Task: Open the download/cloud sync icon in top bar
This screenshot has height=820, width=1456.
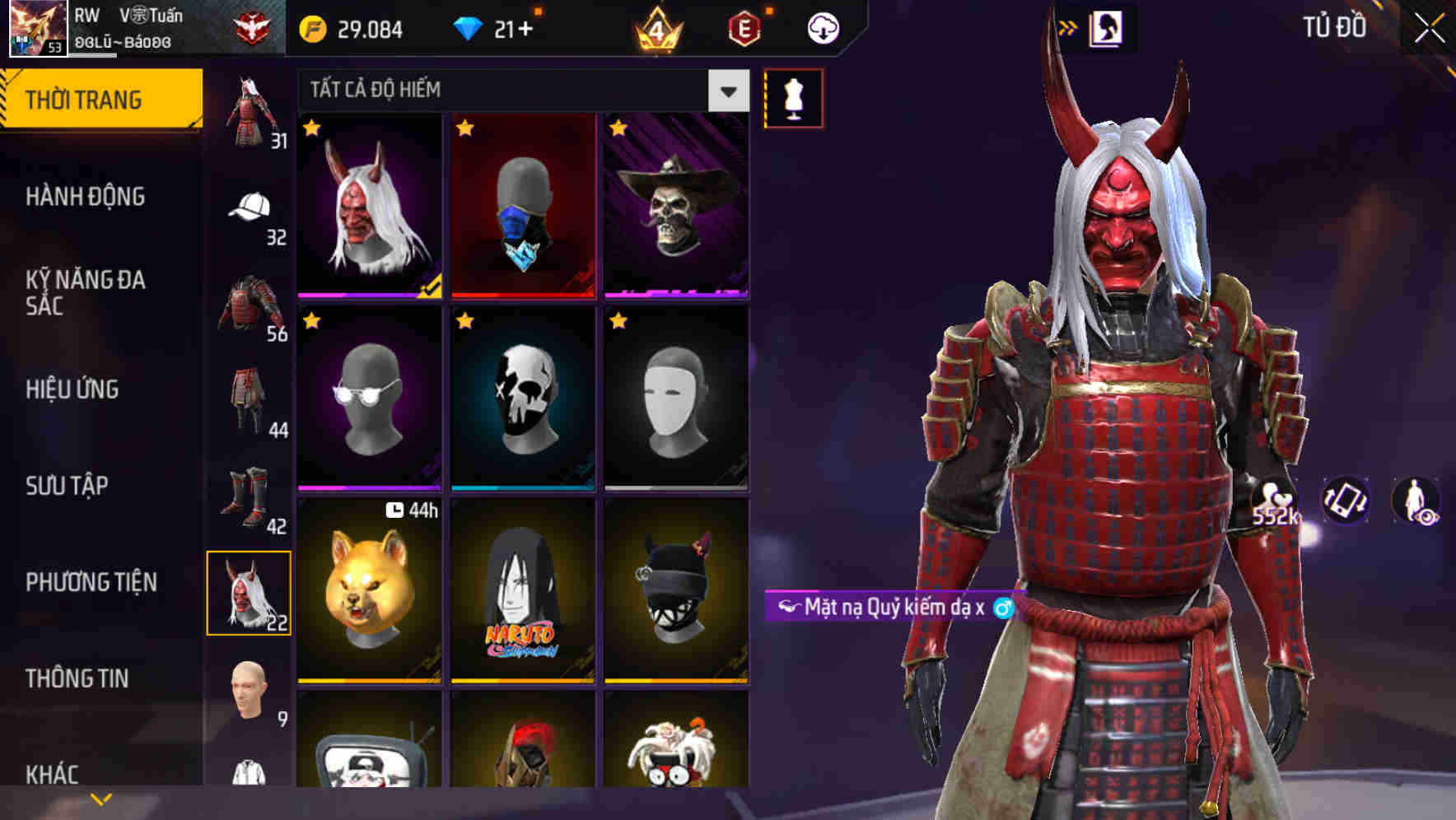Action: pyautogui.click(x=824, y=27)
